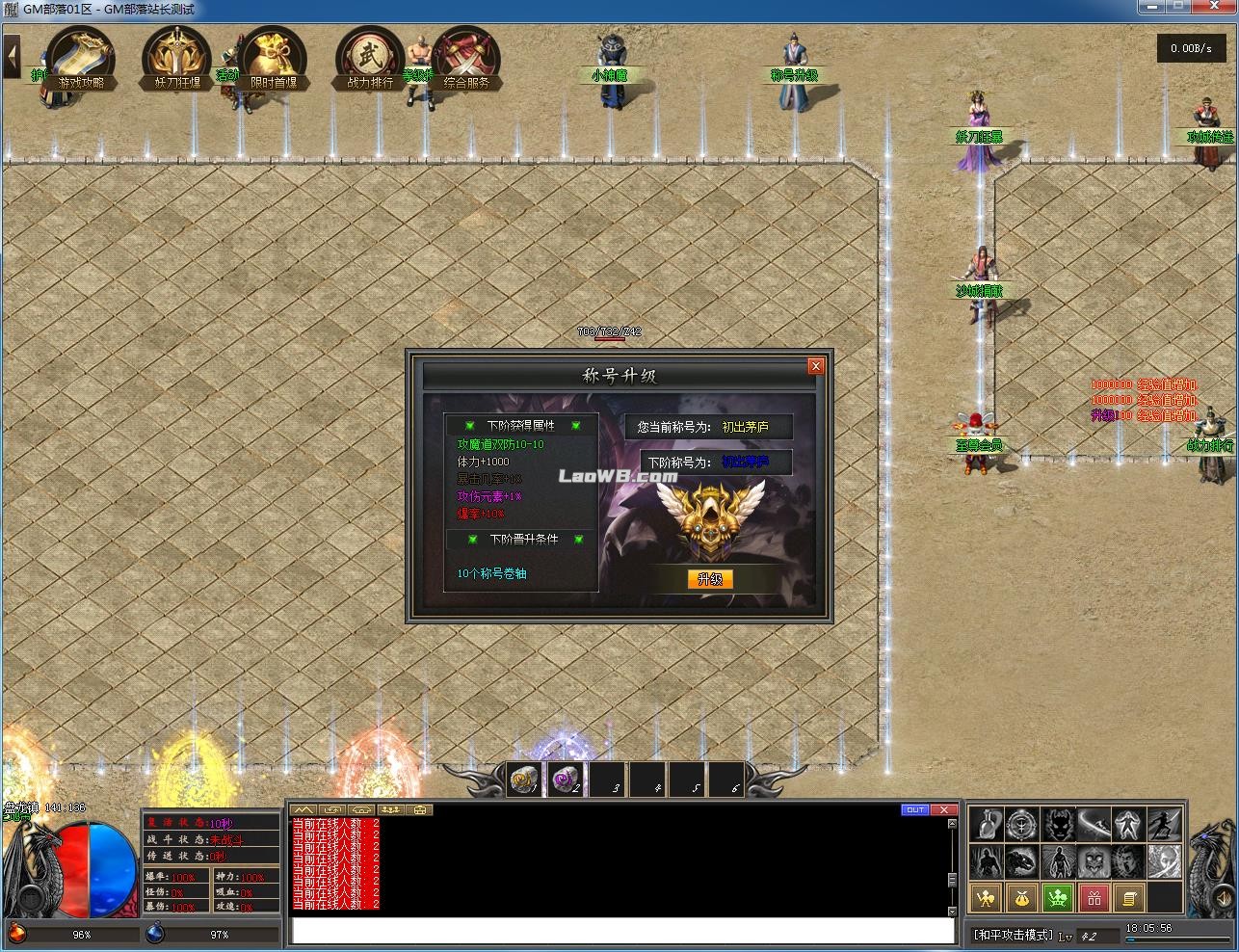This screenshot has width=1239, height=952.
Task: Open the 限时首爆 gold bag icon
Action: (x=274, y=58)
